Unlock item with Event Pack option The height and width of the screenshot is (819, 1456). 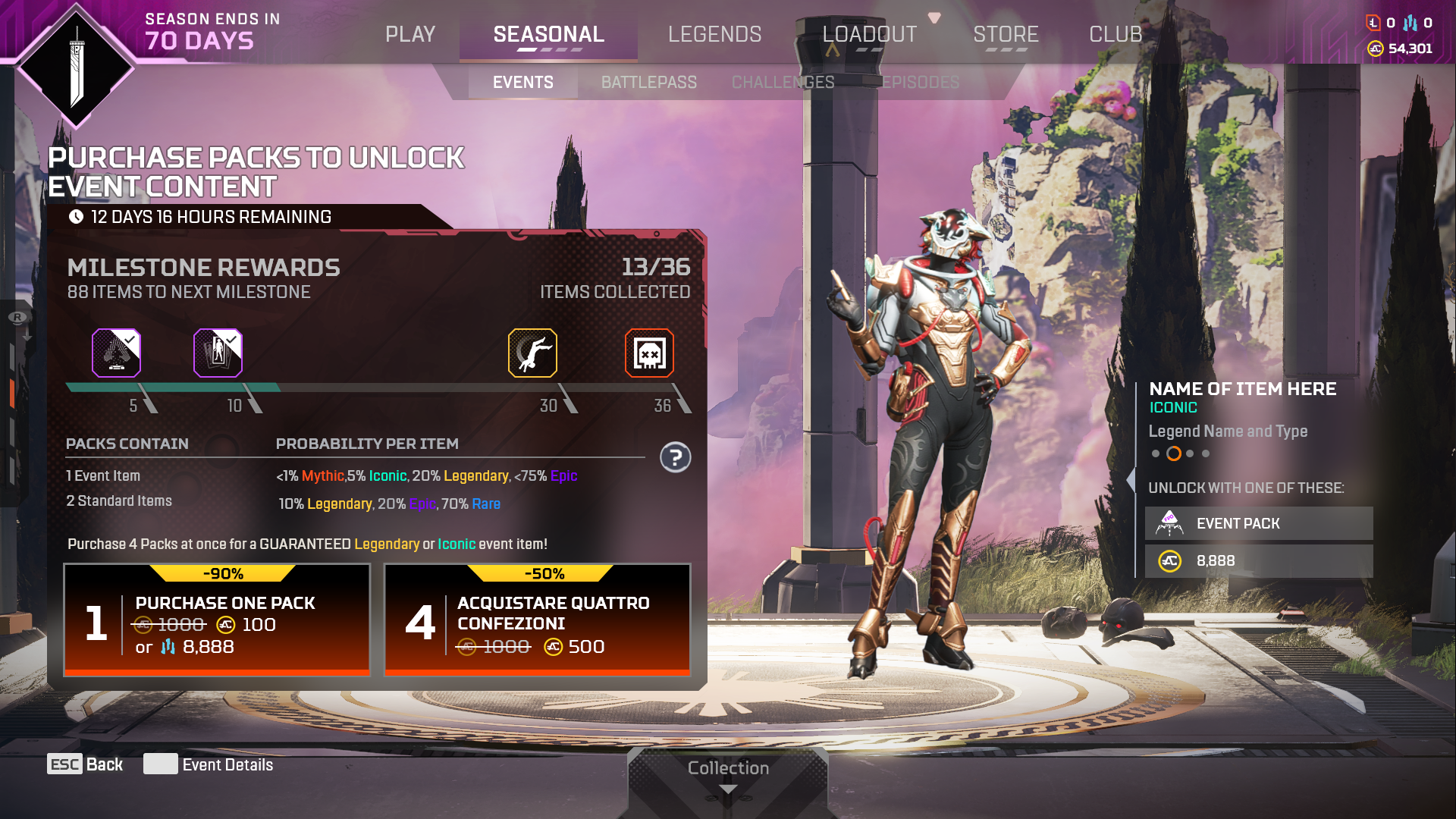[1258, 523]
